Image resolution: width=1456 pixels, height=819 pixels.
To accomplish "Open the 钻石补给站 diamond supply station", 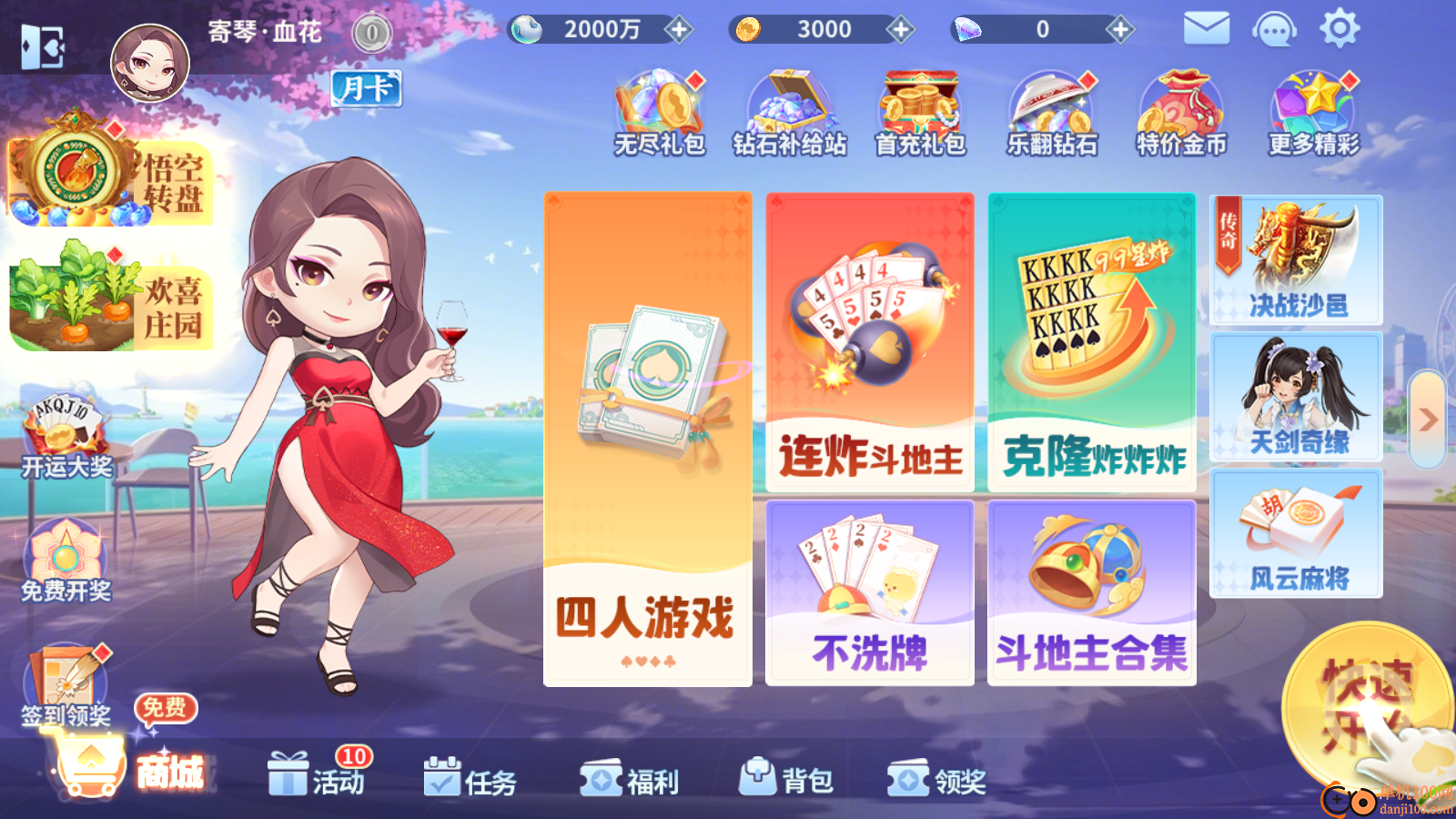I will (788, 109).
